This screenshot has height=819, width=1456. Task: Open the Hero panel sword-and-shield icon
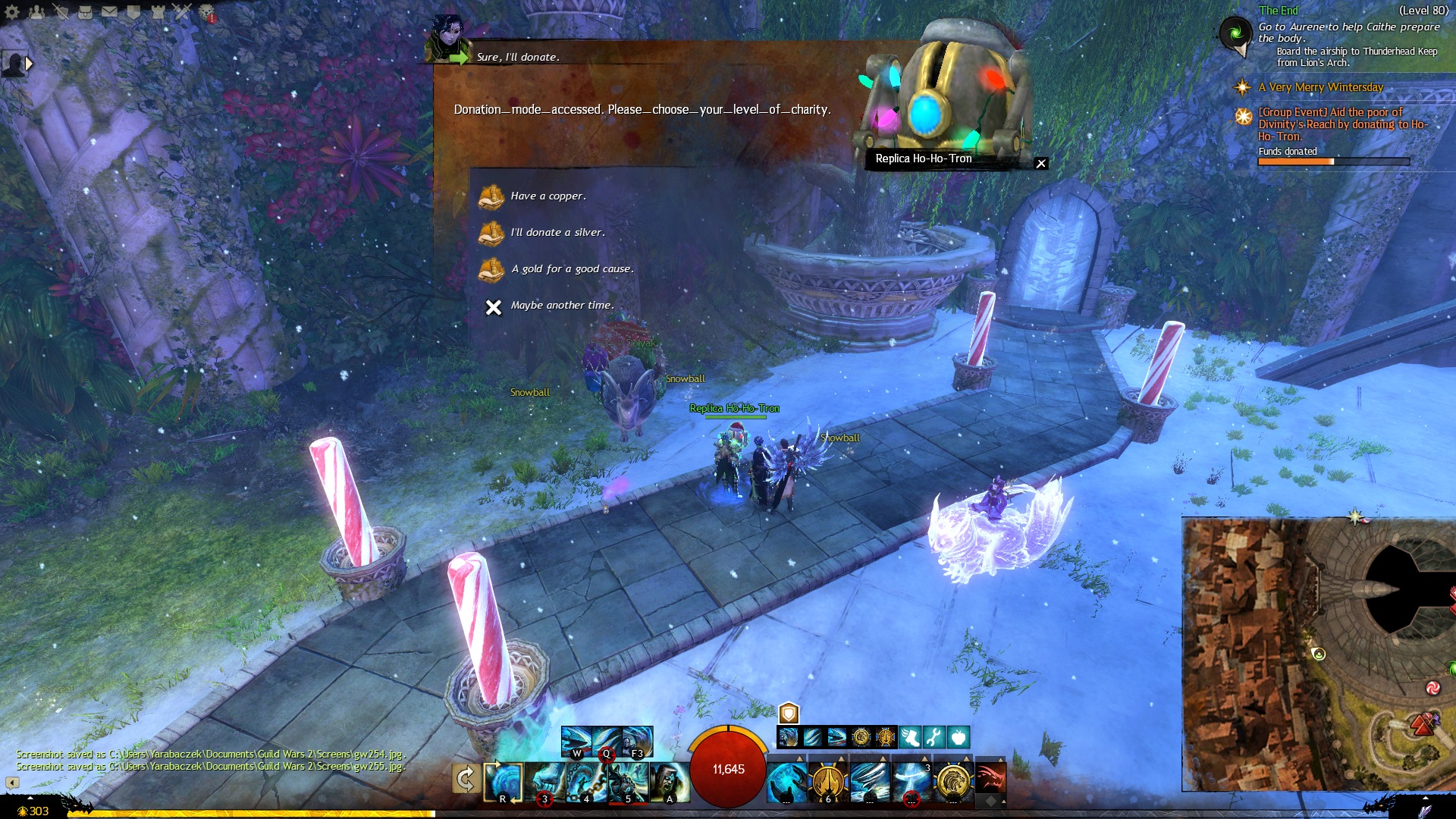(61, 12)
